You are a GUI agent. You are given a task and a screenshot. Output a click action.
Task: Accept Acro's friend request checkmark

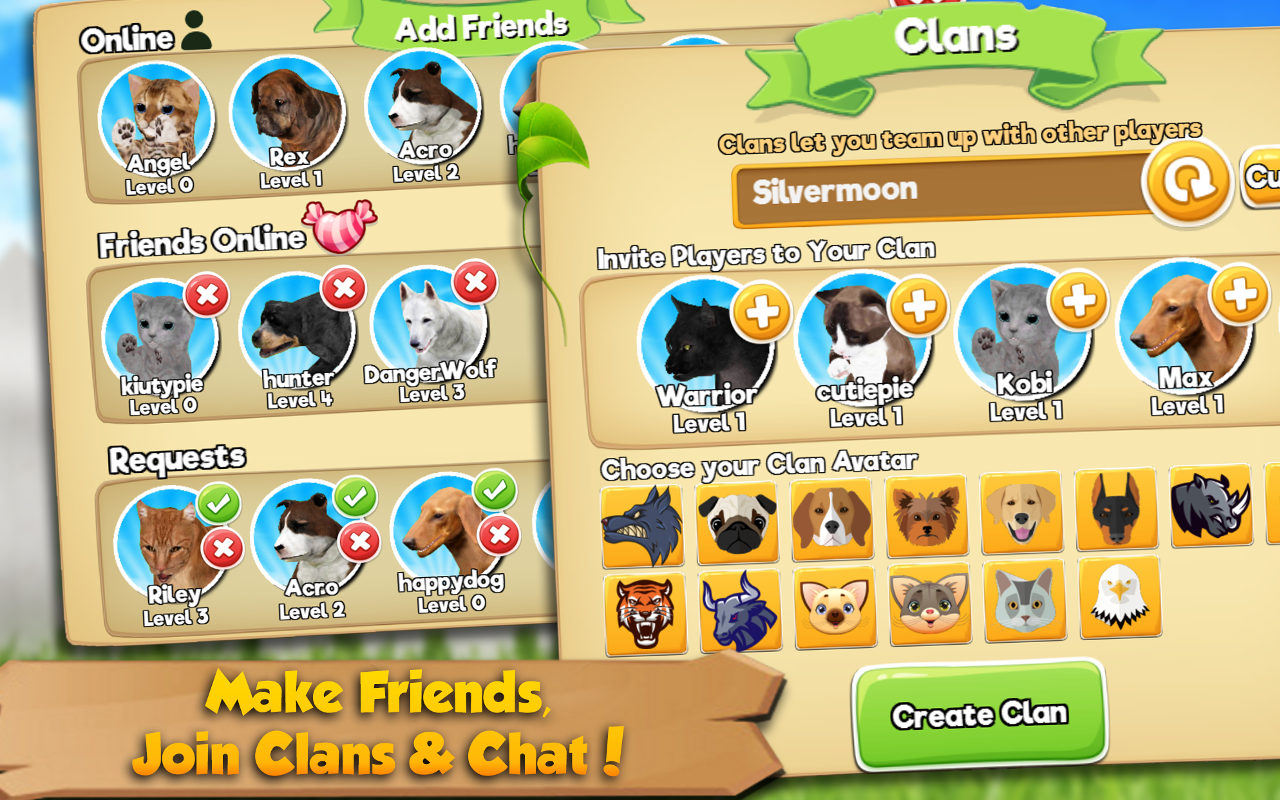(355, 497)
